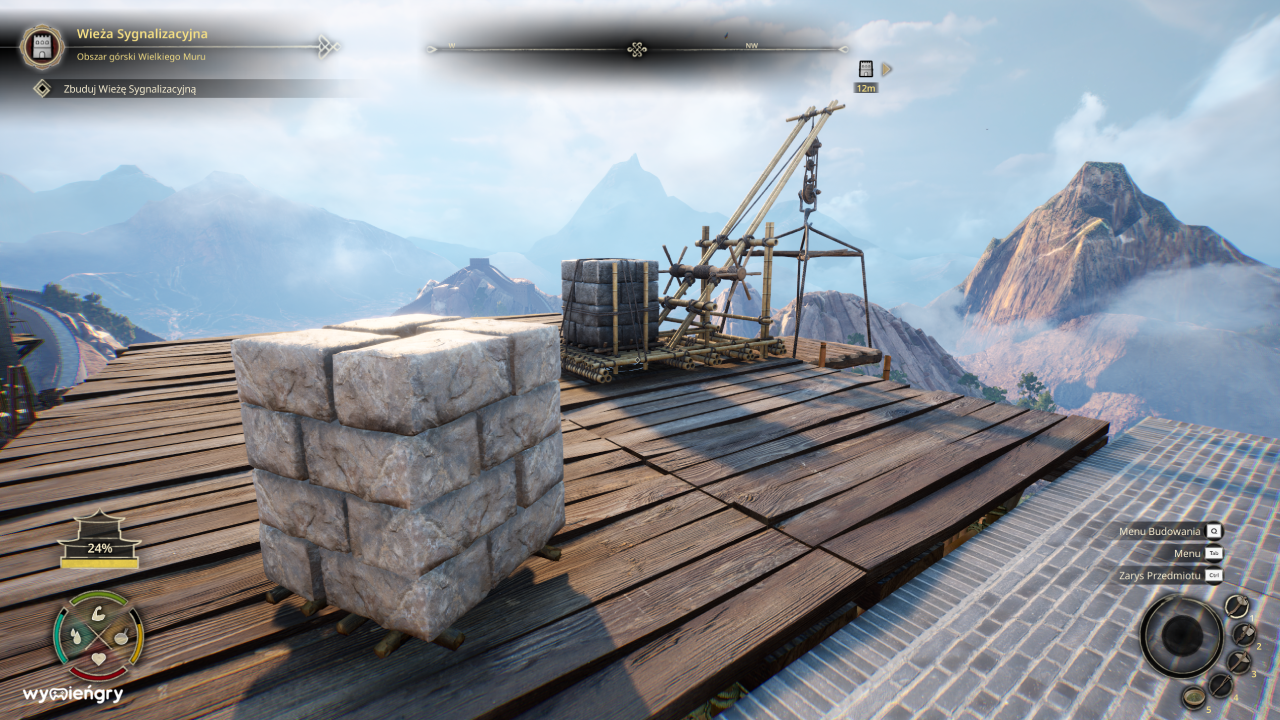Expand the small arrow beside the 12m timer
Screen dimensions: 1280x720
[884, 70]
